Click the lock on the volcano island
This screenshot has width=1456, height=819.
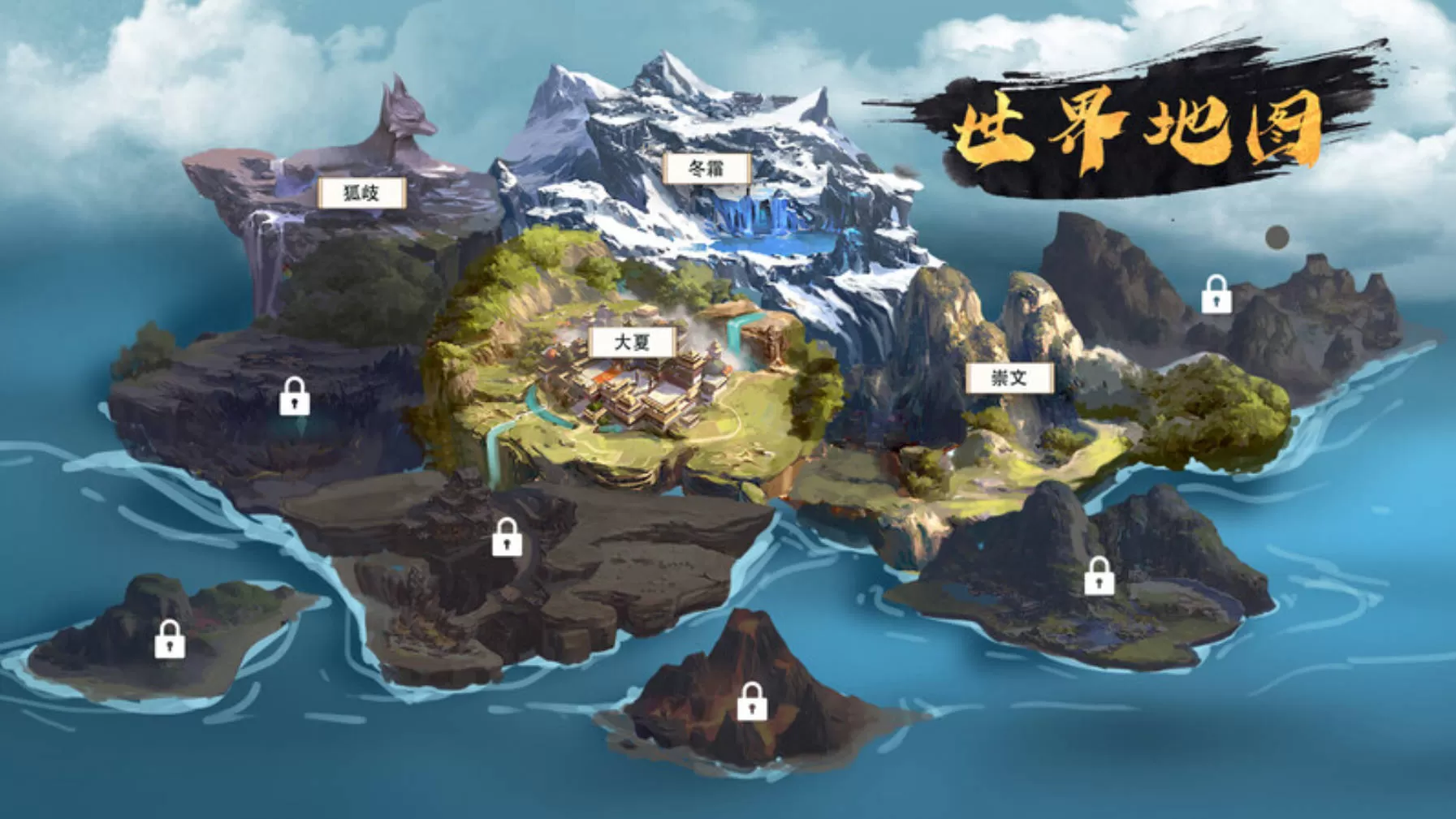(751, 701)
